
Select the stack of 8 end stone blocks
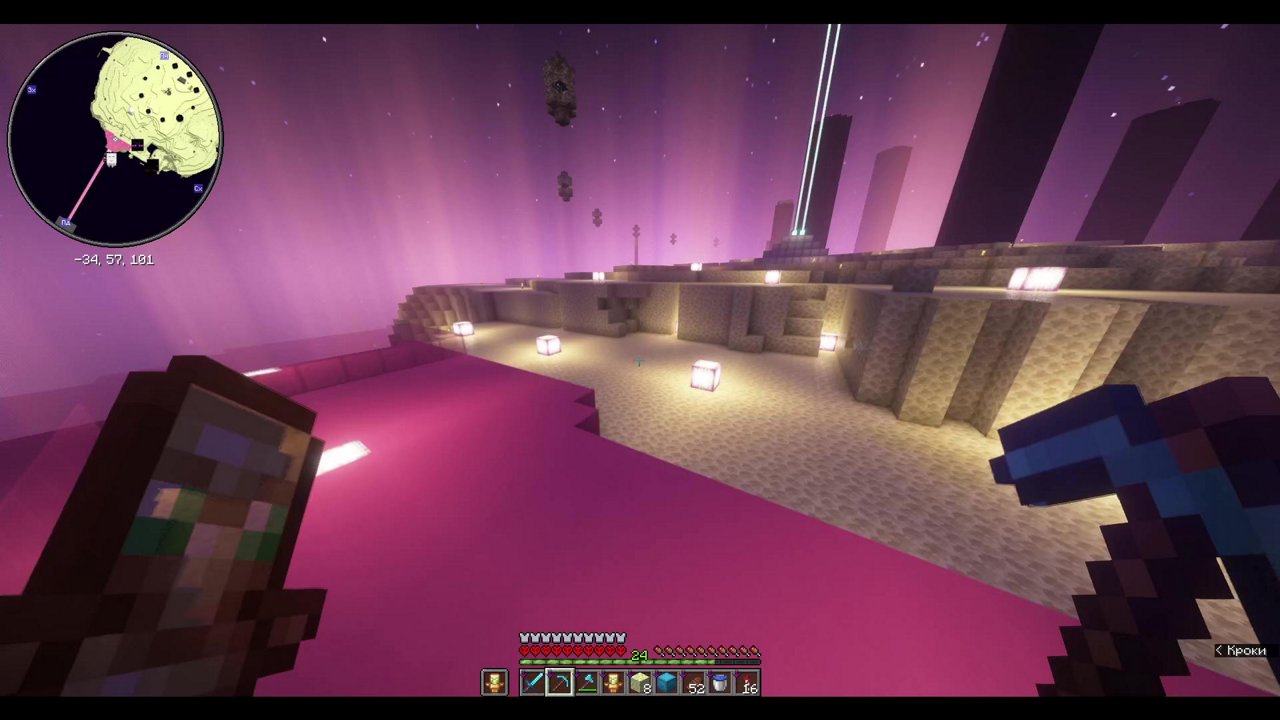[x=640, y=683]
